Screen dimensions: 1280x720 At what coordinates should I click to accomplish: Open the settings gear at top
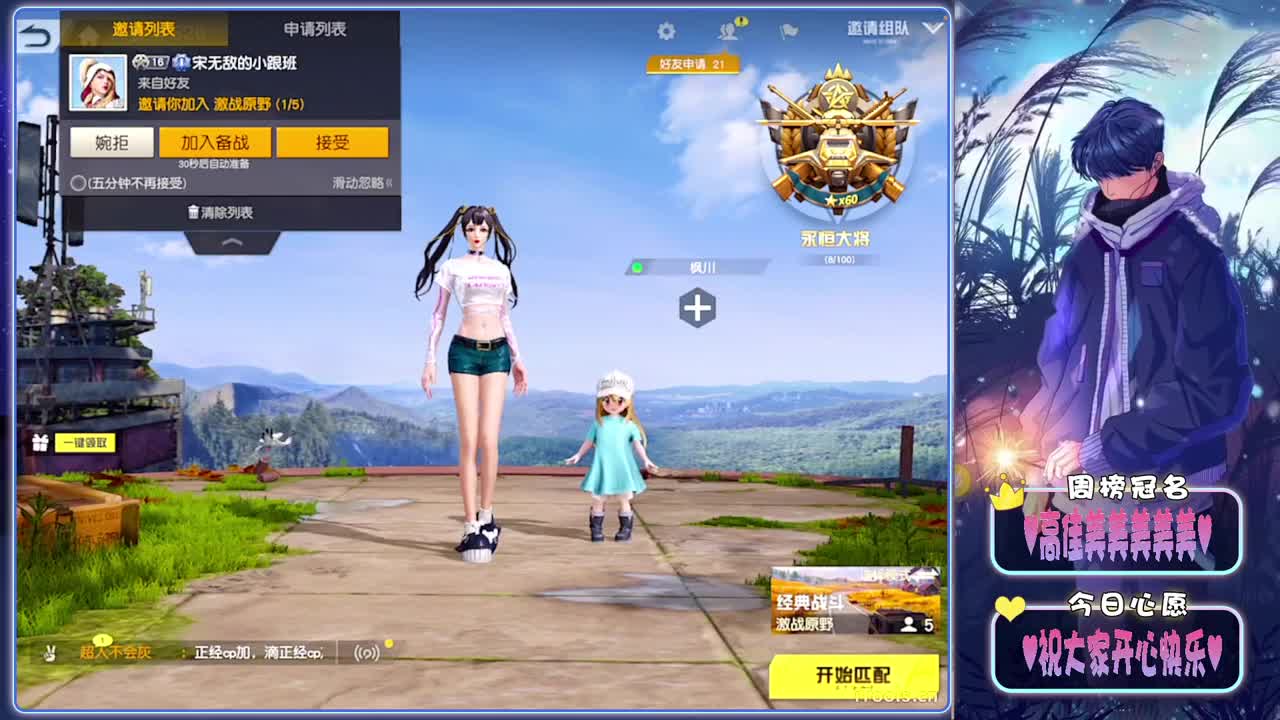coord(665,30)
